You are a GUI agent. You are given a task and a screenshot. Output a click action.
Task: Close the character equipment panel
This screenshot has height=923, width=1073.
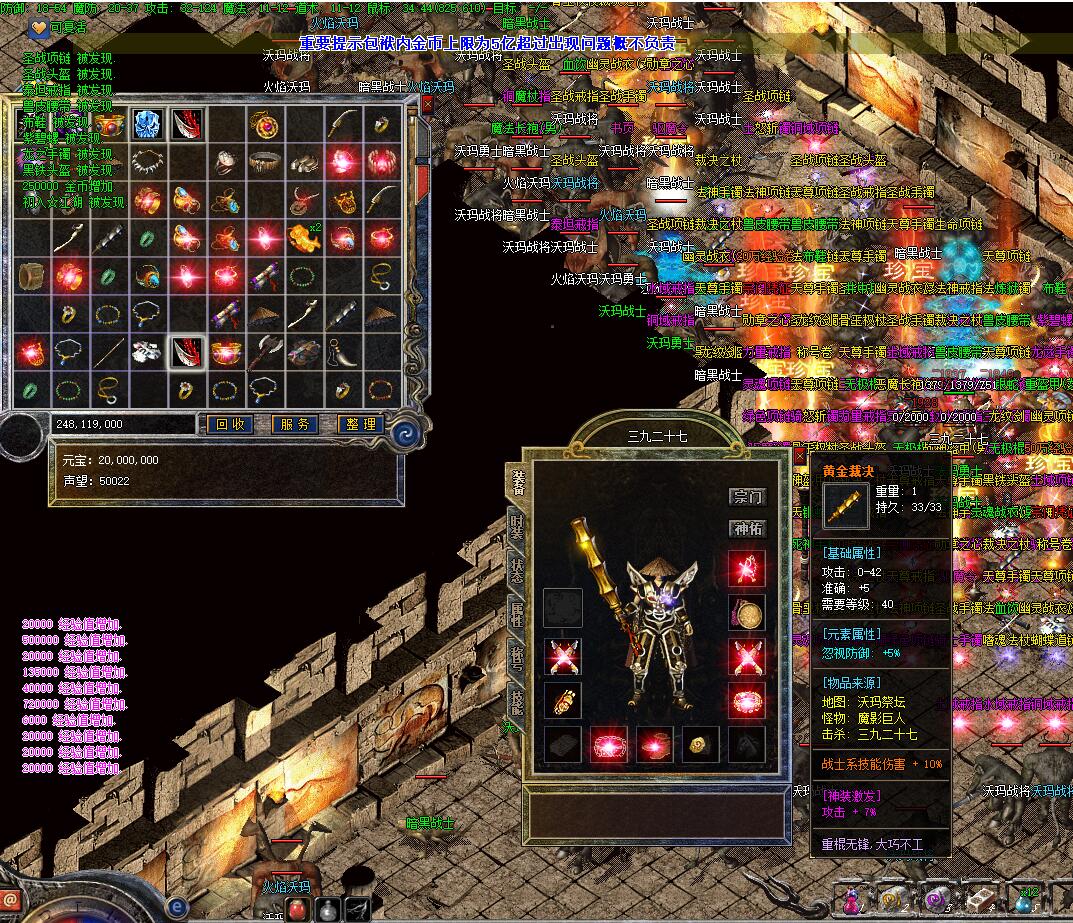(798, 455)
